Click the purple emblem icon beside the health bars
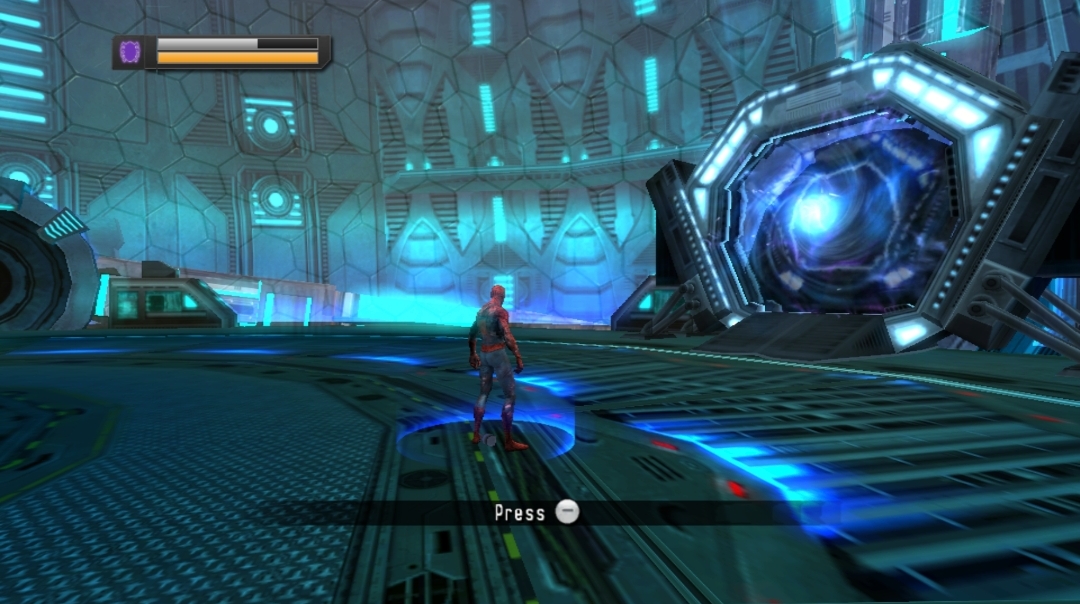 click(x=130, y=52)
